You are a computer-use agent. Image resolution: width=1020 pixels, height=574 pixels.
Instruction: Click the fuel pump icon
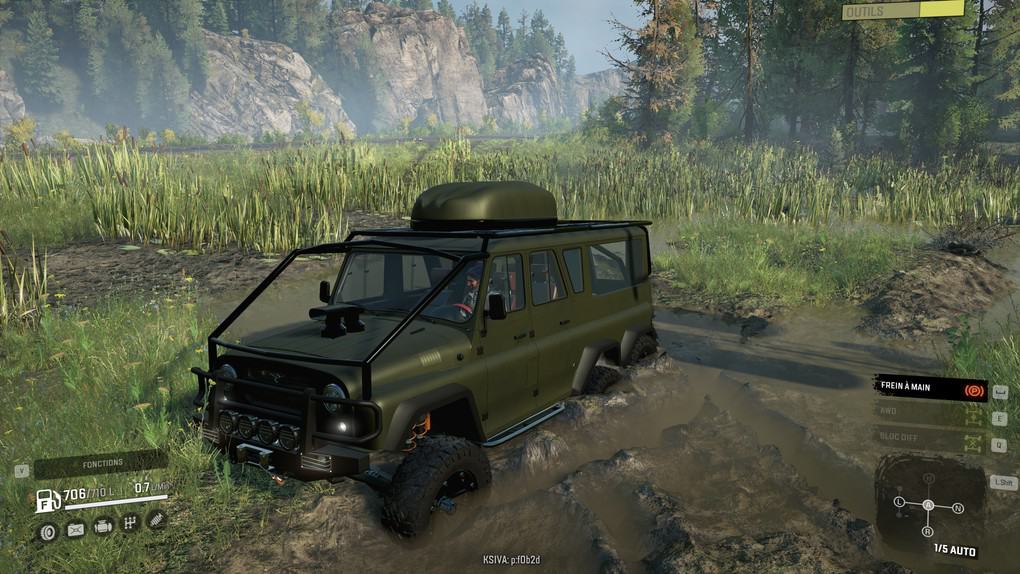pos(47,499)
